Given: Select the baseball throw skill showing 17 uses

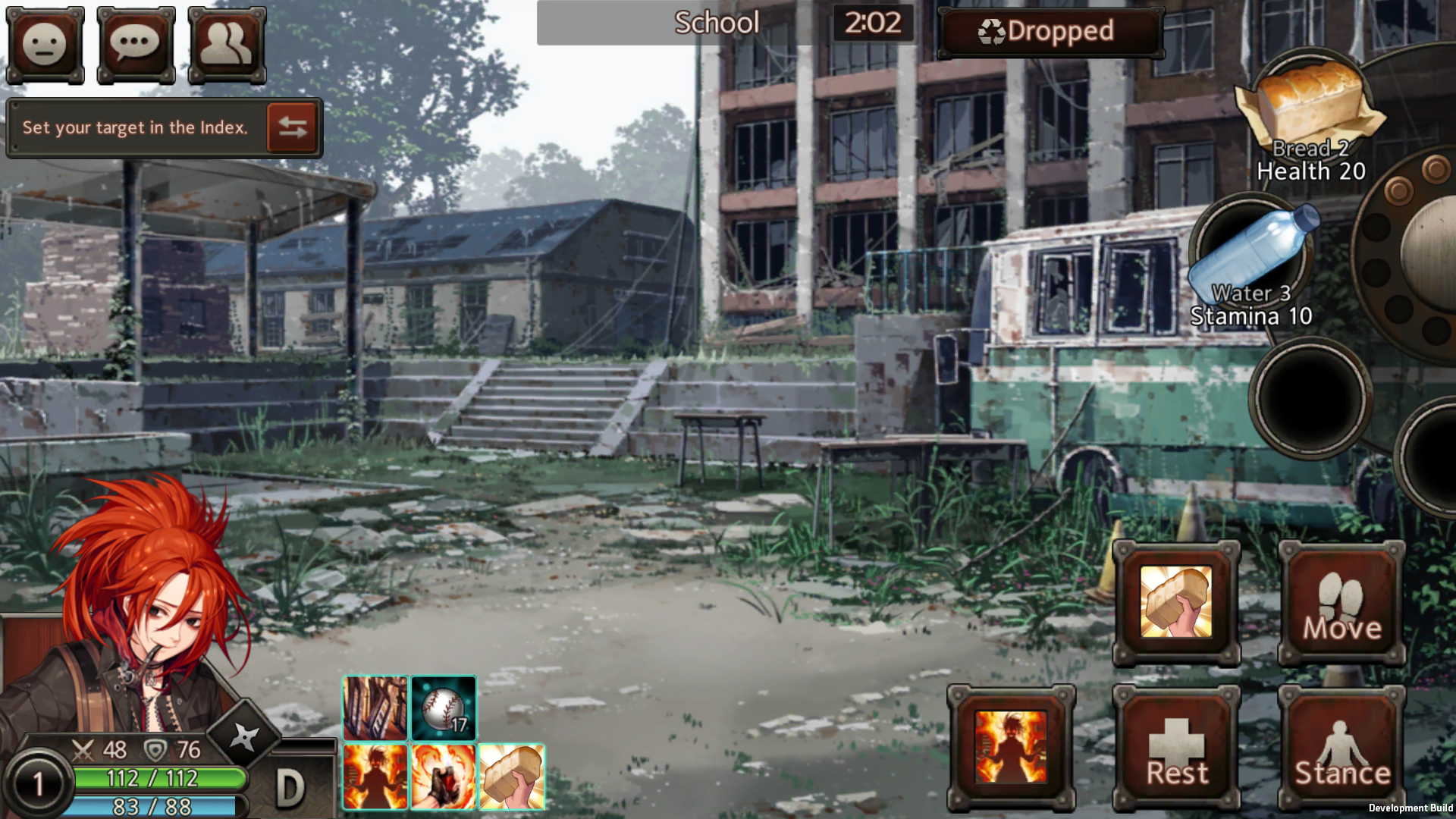Looking at the screenshot, I should coord(443,708).
